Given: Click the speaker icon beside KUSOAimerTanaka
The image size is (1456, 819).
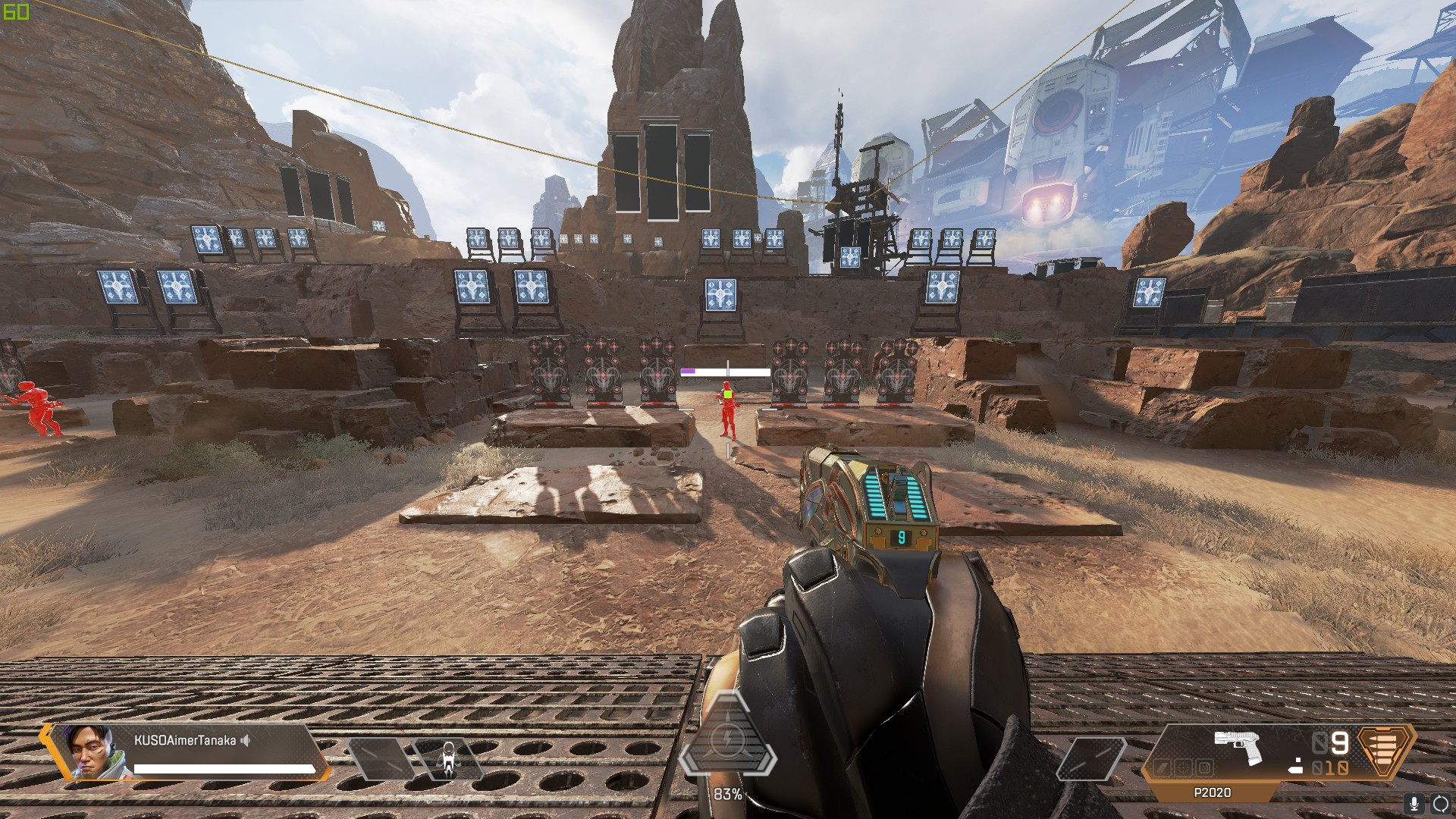Looking at the screenshot, I should pyautogui.click(x=245, y=740).
